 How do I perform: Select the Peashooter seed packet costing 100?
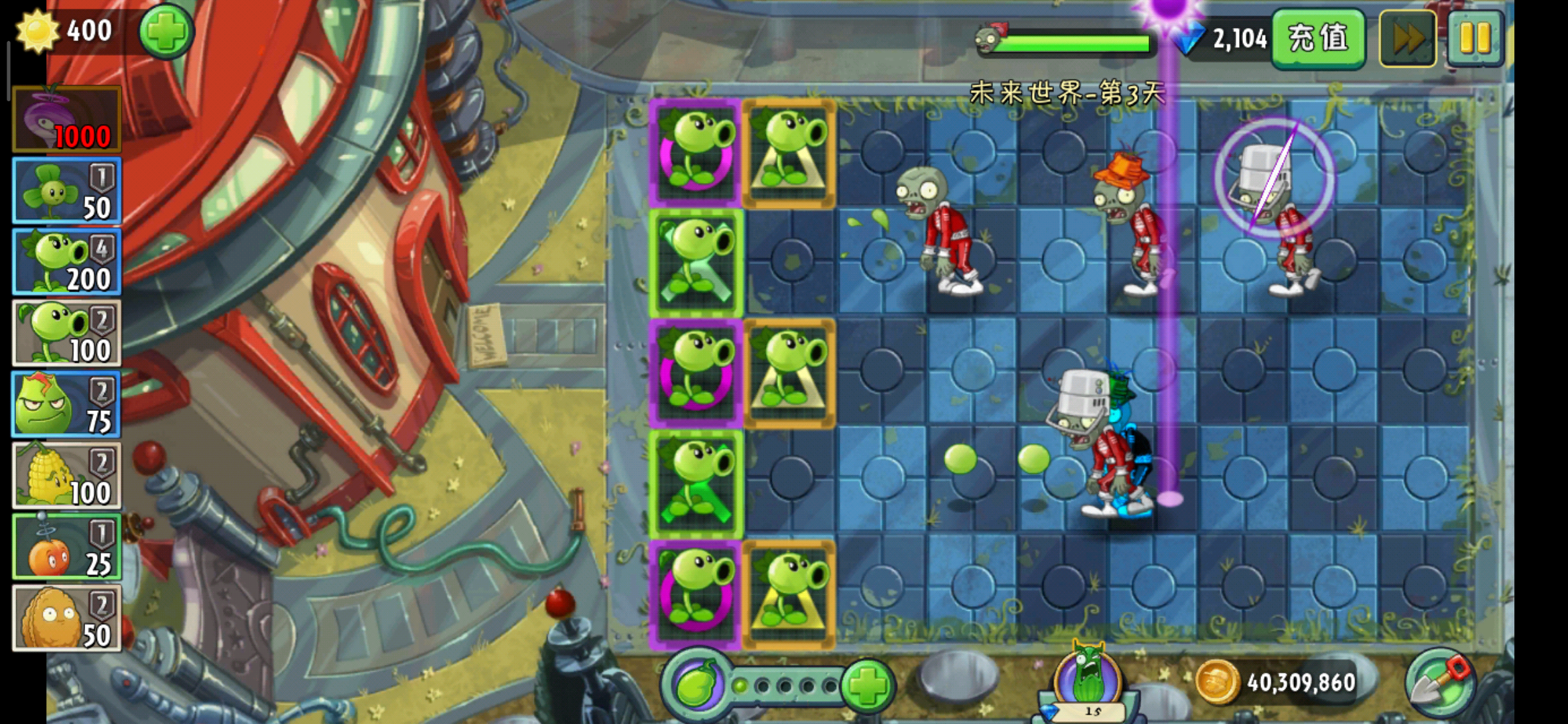pos(66,333)
